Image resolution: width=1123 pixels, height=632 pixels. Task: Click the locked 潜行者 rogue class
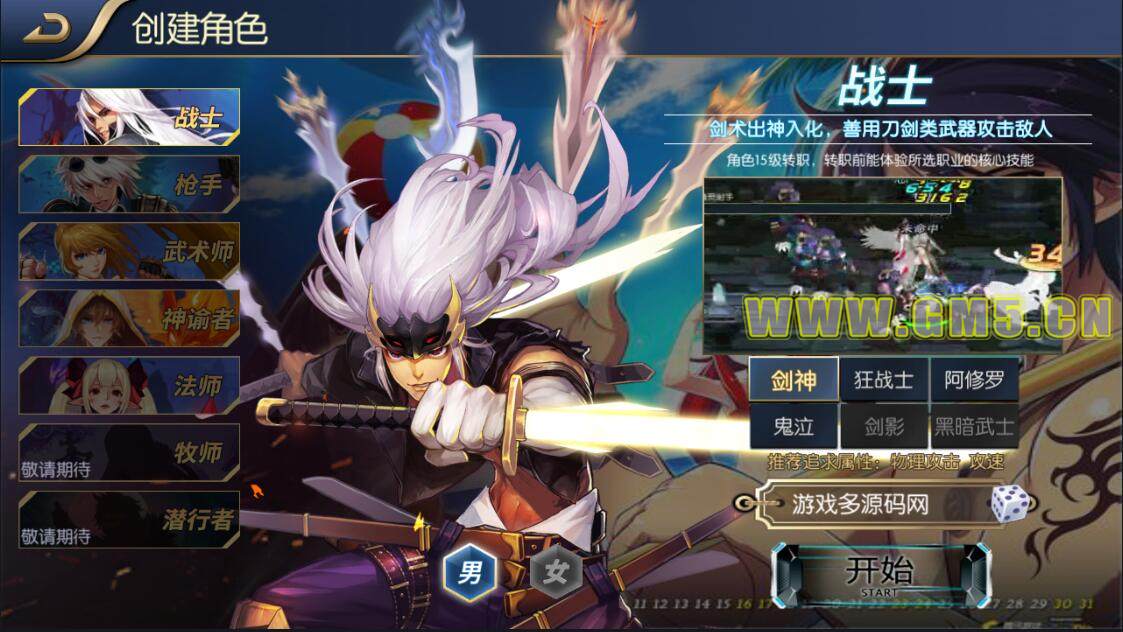[129, 519]
